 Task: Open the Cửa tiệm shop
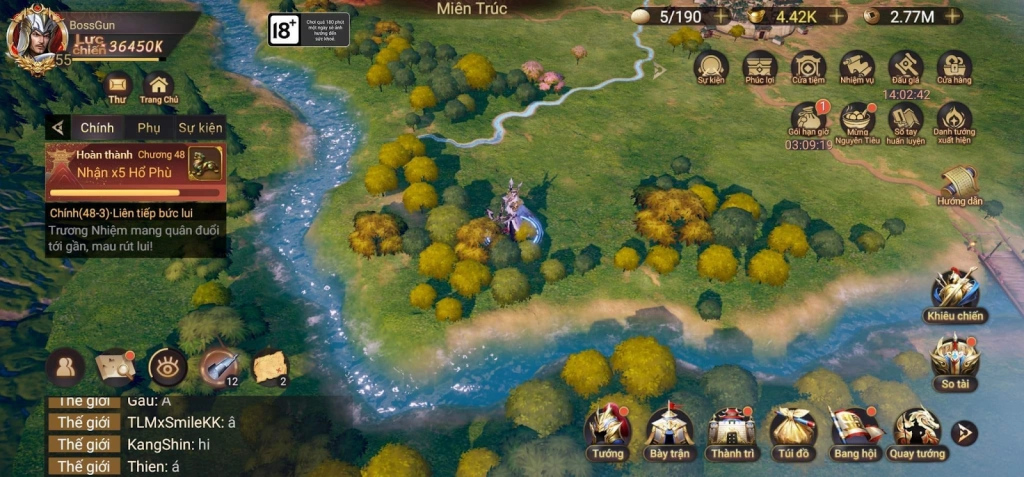[x=808, y=67]
